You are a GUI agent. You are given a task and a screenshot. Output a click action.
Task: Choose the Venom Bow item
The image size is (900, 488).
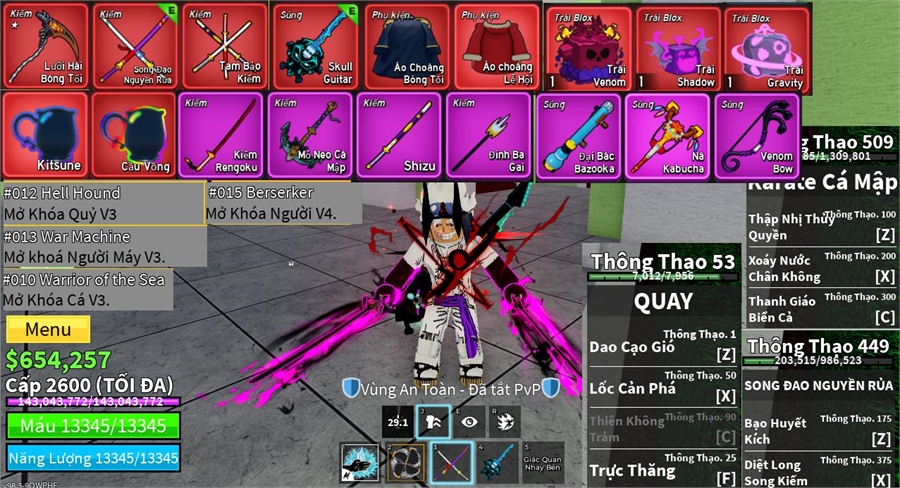[x=755, y=135]
